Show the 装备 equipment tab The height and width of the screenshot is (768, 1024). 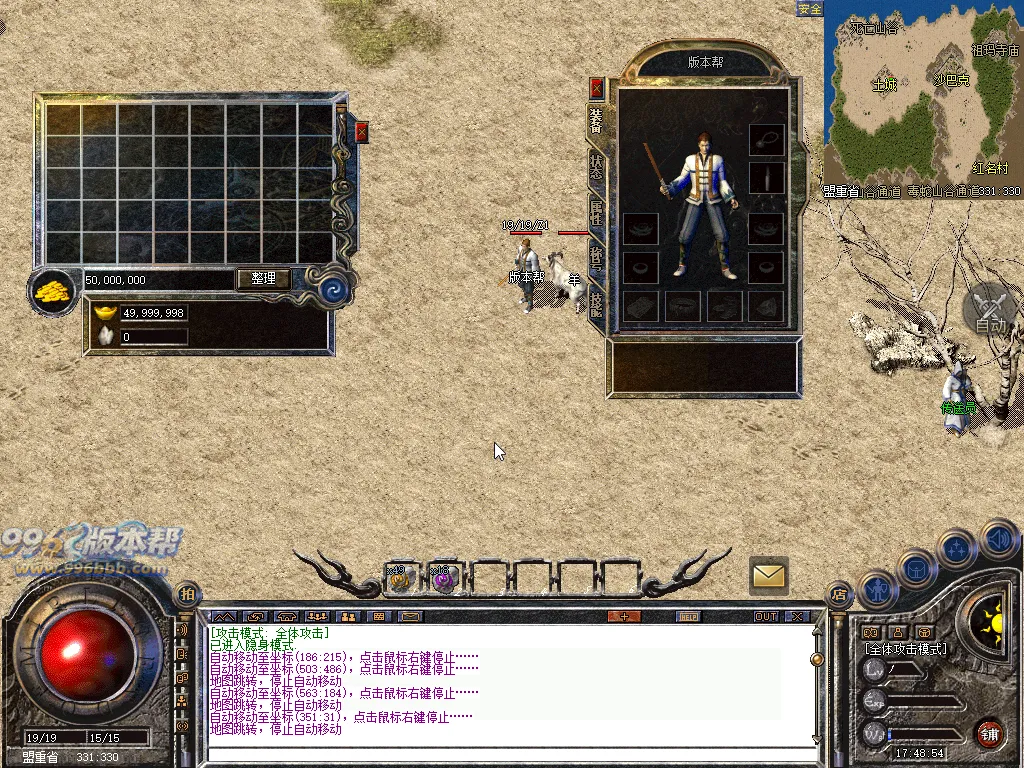597,120
